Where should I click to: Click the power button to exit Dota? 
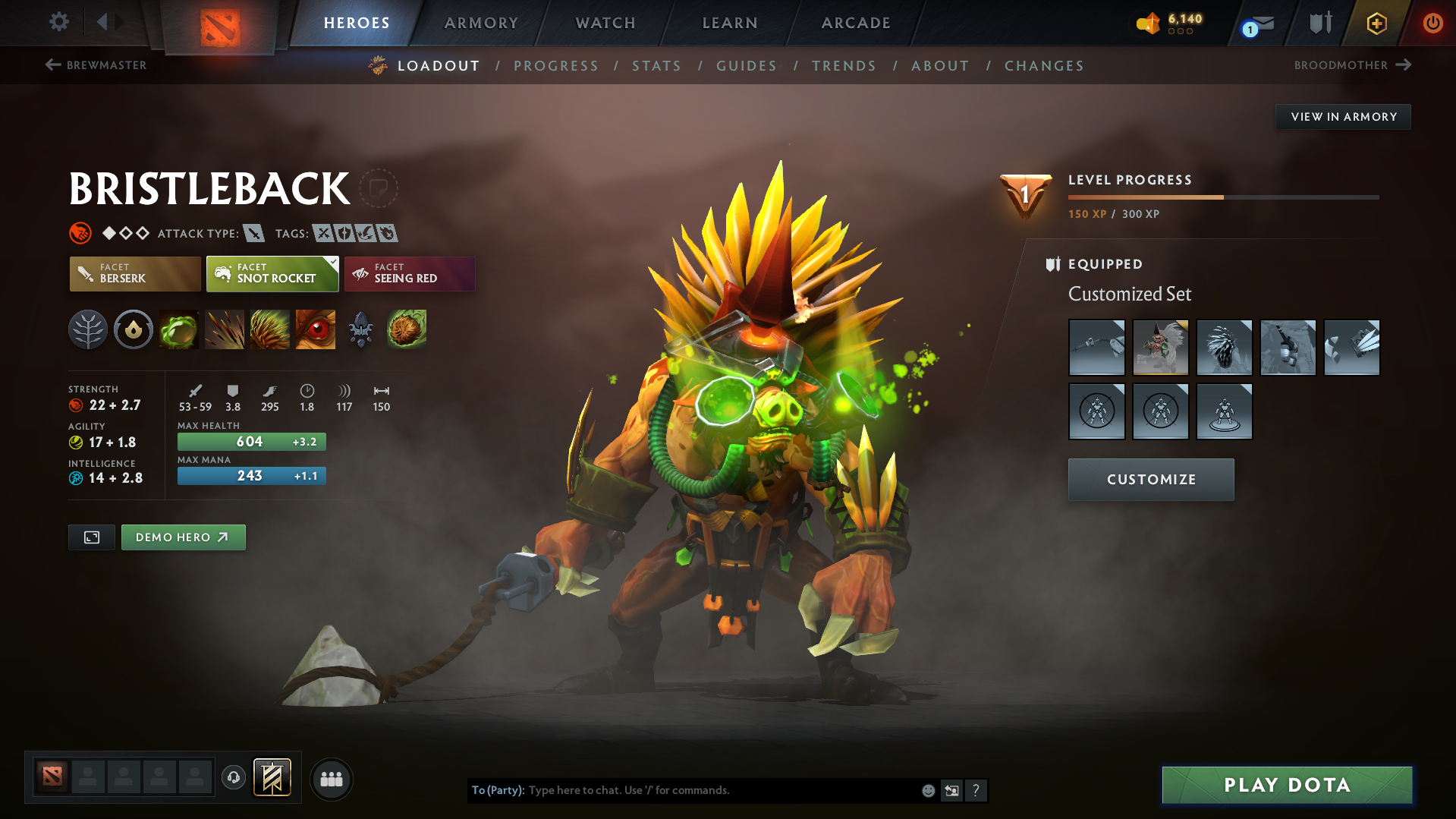[x=1432, y=23]
